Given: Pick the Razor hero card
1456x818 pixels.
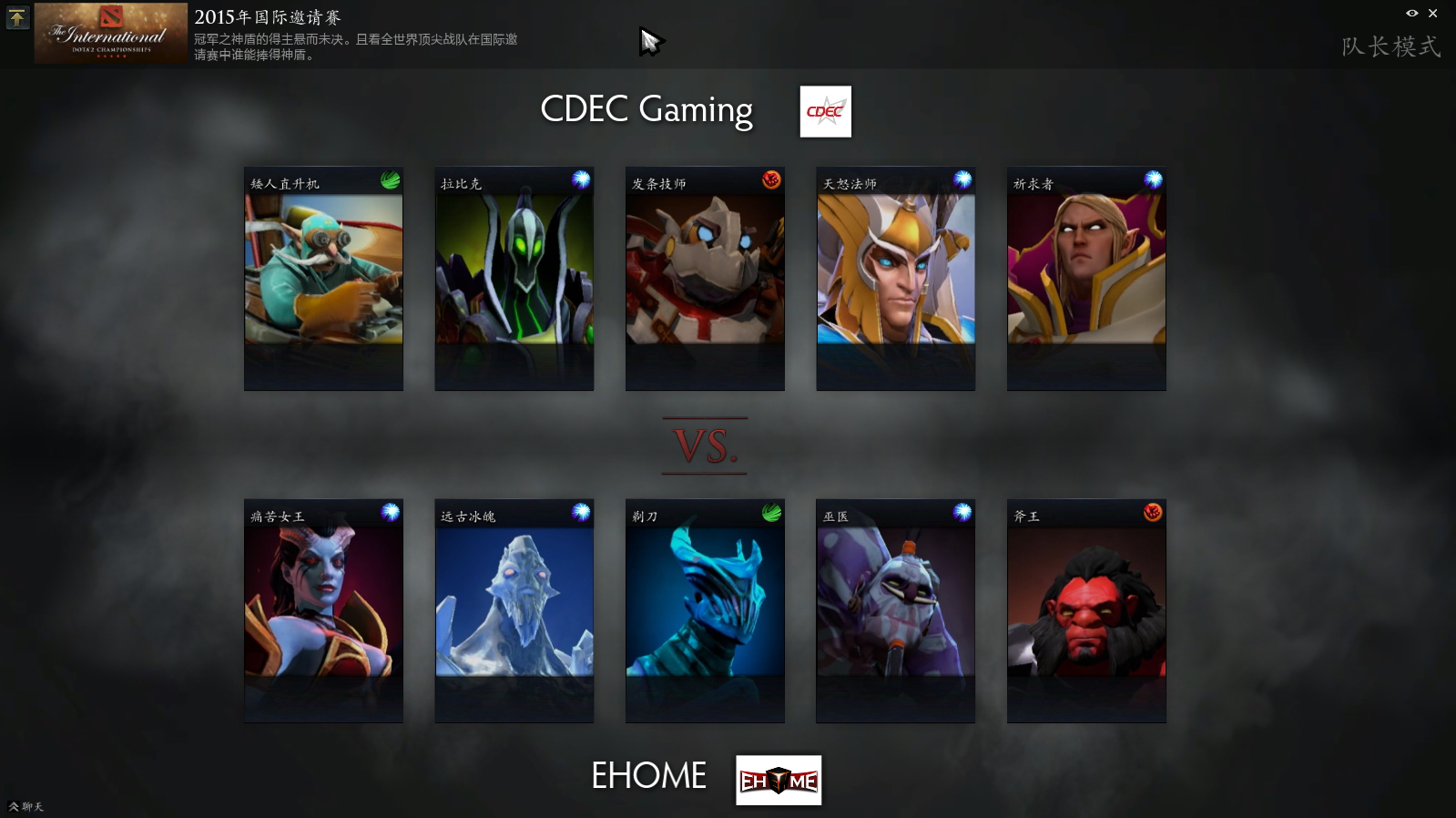Looking at the screenshot, I should pos(705,610).
